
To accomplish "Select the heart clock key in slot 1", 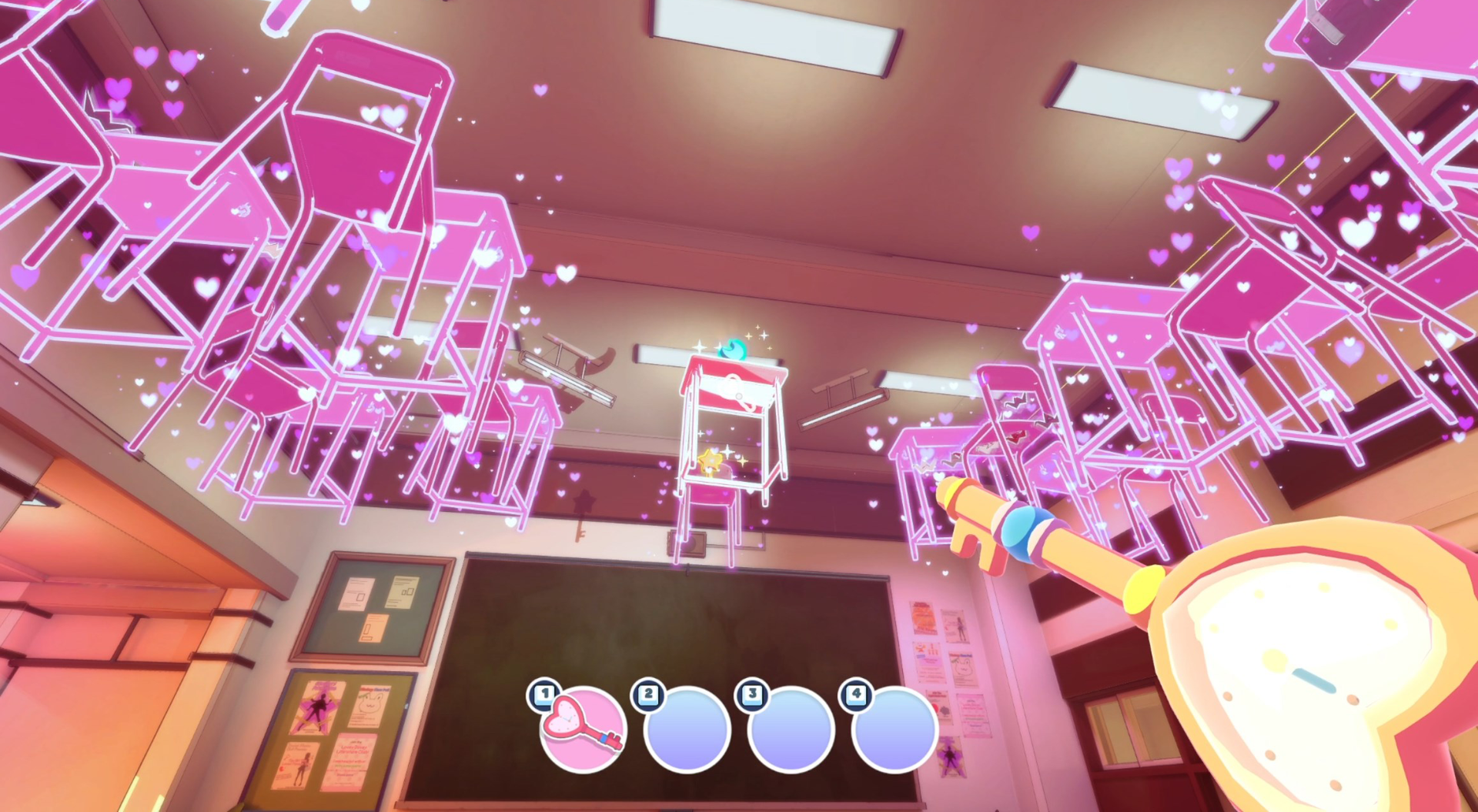I will click(x=582, y=727).
